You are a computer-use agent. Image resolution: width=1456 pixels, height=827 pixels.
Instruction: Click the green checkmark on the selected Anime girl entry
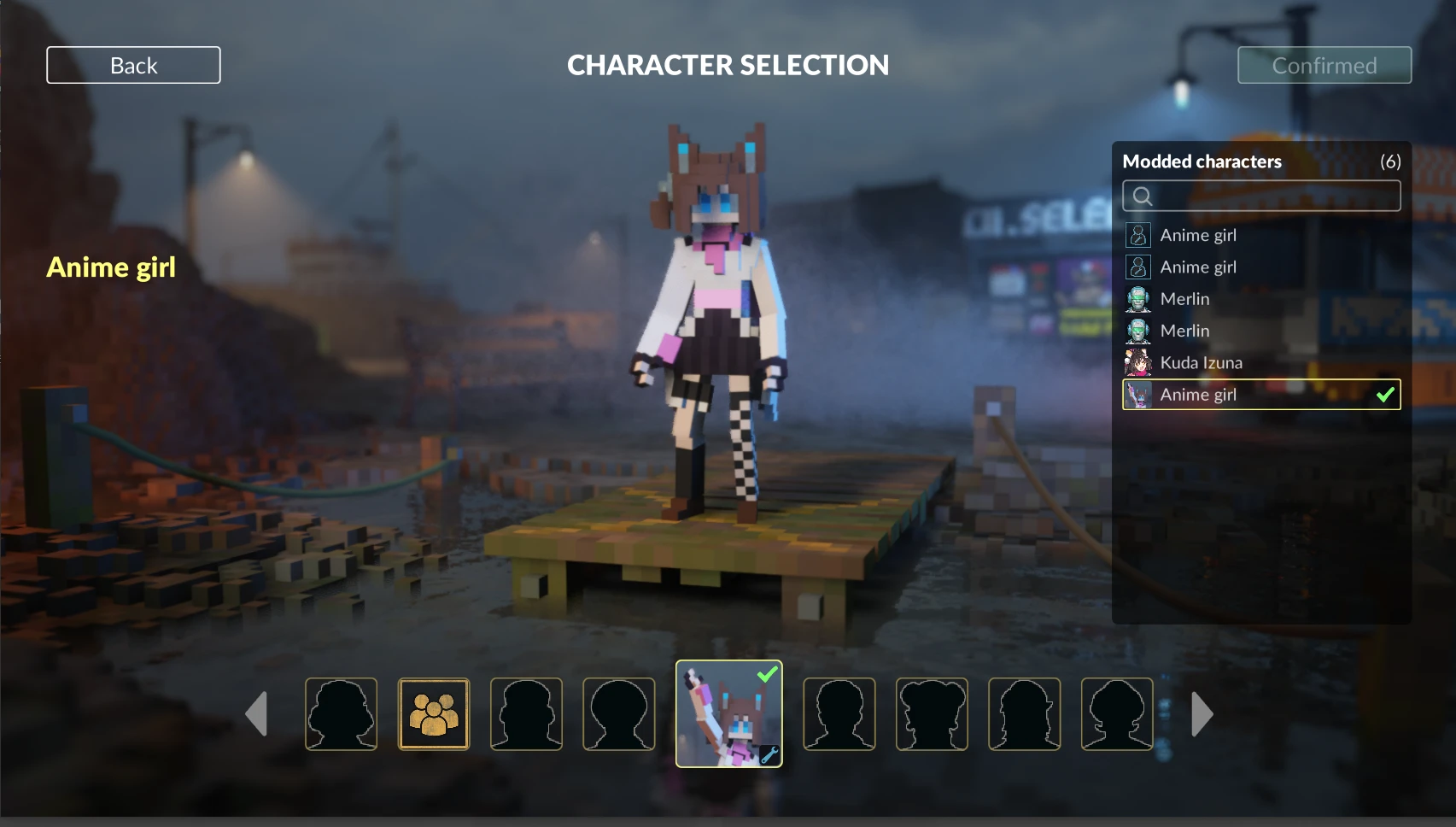point(1385,395)
